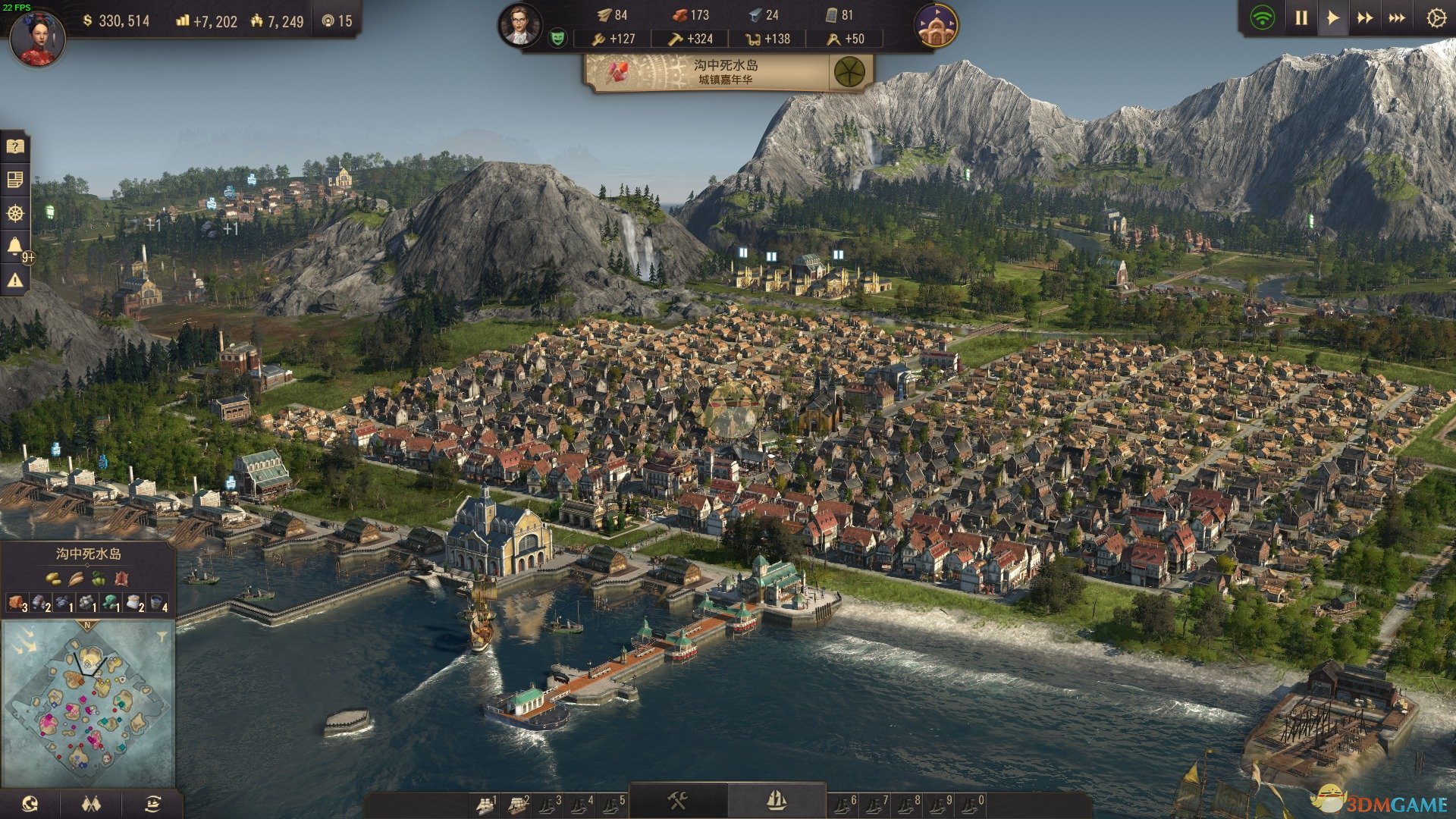Screen dimensions: 1456x819
Task: Click the green network connection icon
Action: tap(1263, 18)
